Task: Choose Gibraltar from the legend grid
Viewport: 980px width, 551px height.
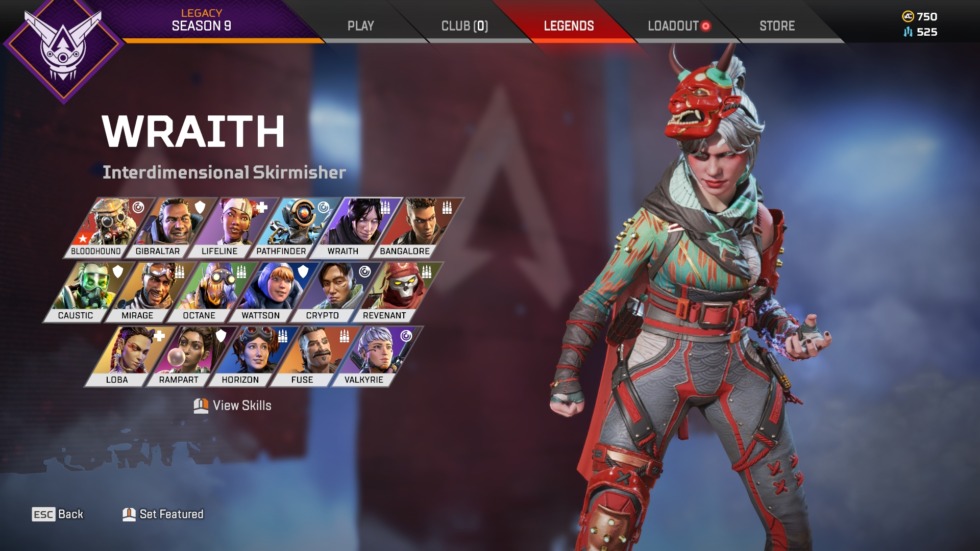Action: [x=157, y=227]
